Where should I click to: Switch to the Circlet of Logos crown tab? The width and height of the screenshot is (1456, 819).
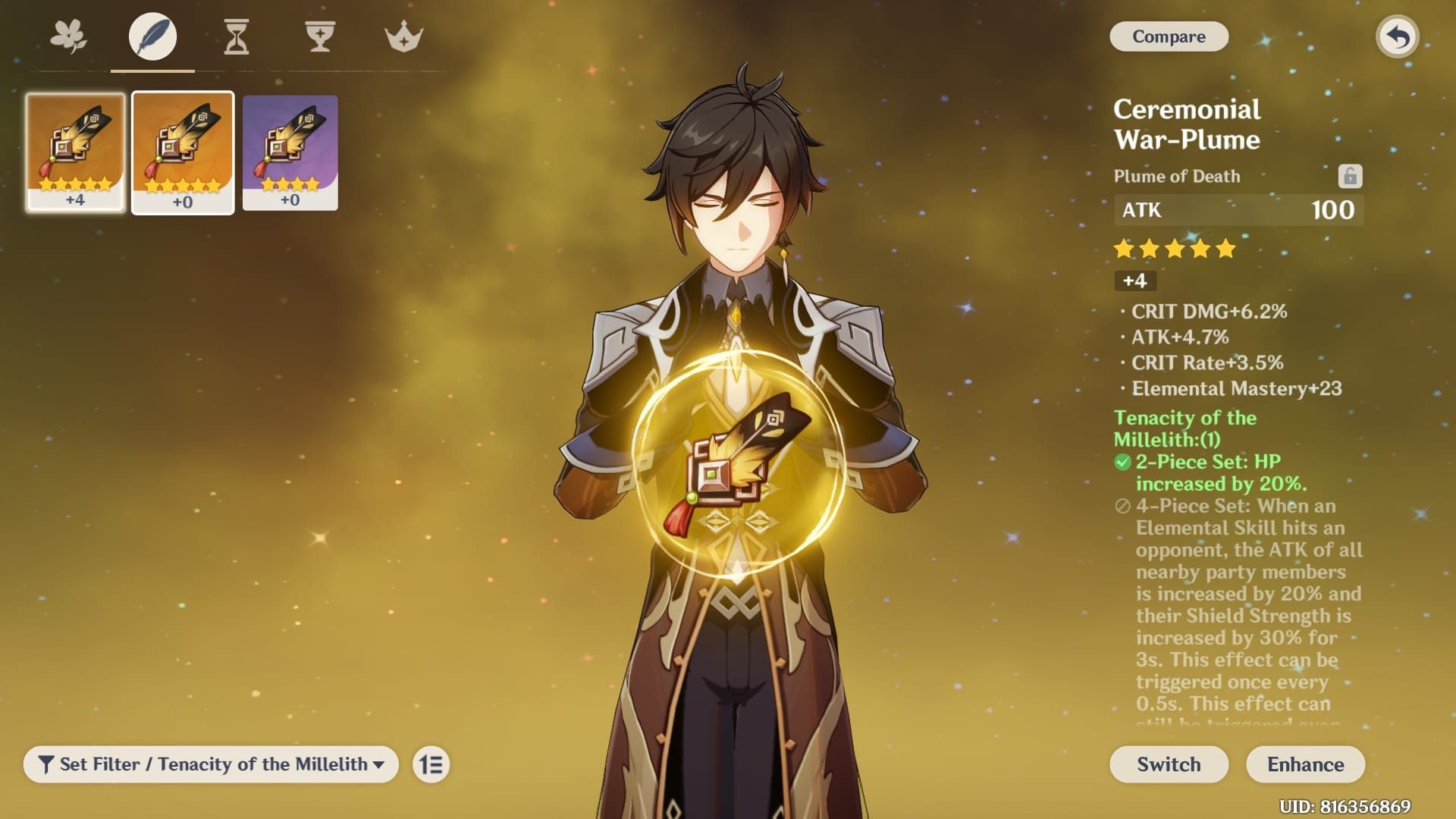(x=403, y=36)
